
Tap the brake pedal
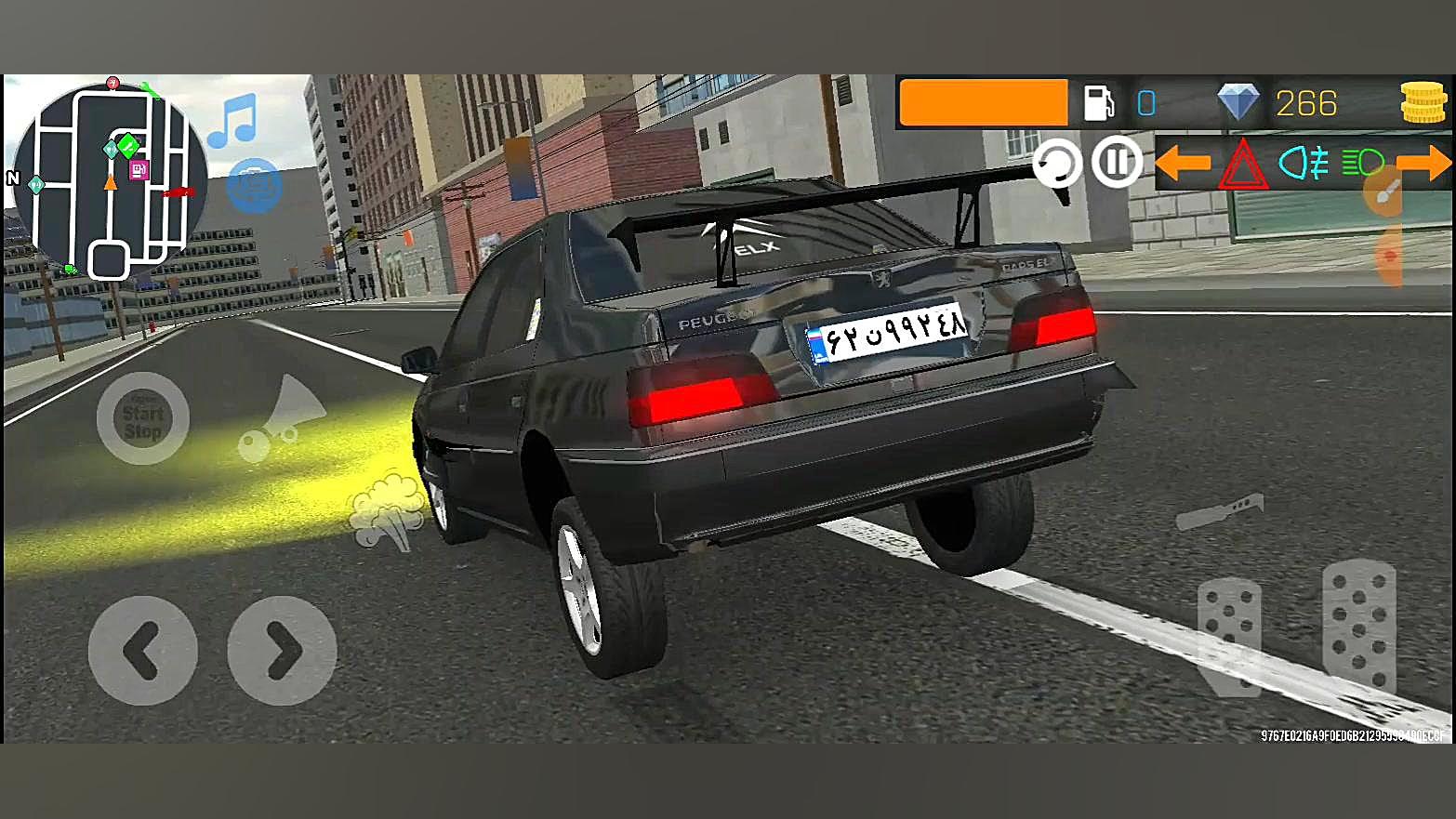pyautogui.click(x=1230, y=635)
